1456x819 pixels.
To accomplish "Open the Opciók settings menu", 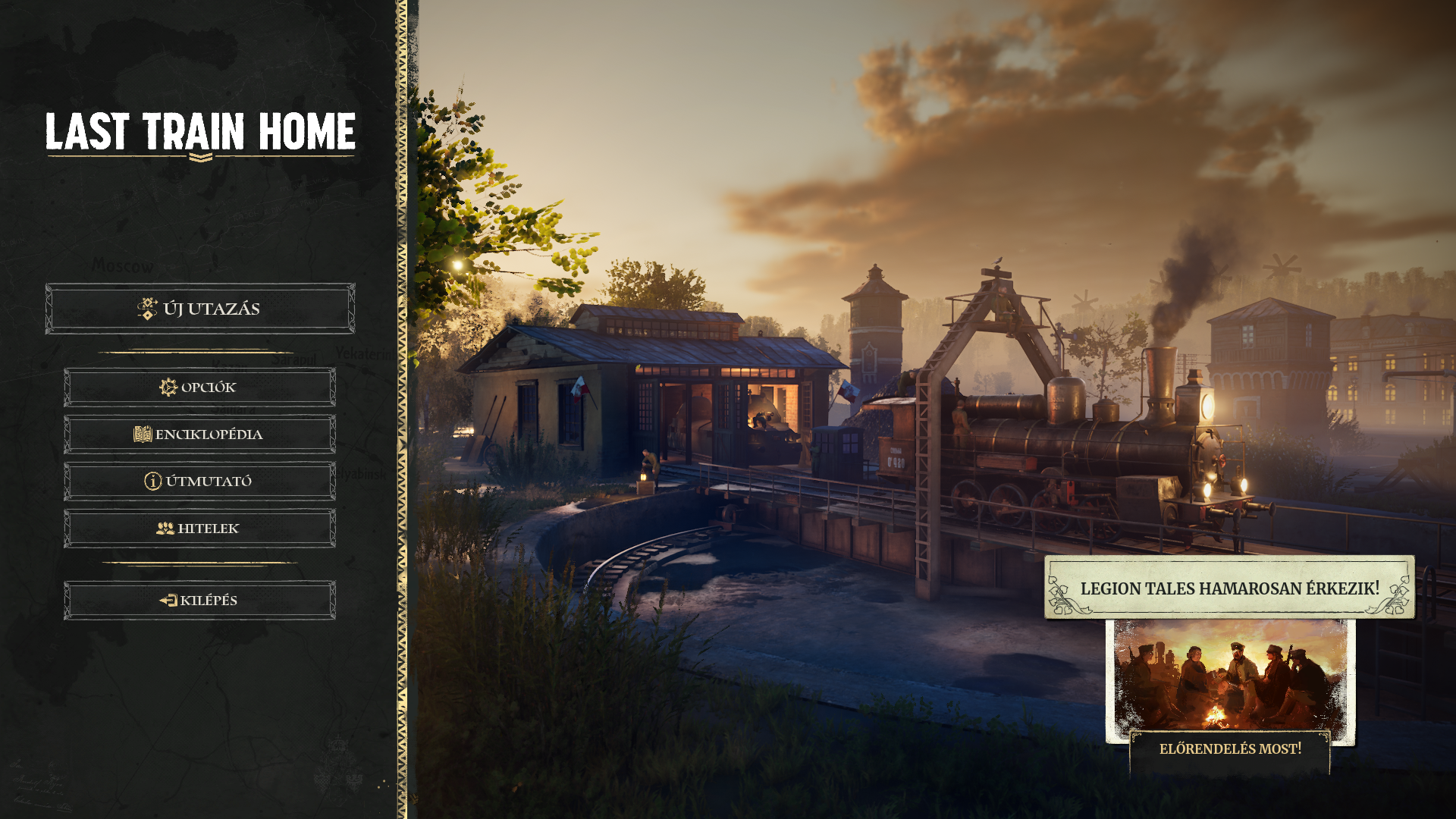I will pos(199,388).
